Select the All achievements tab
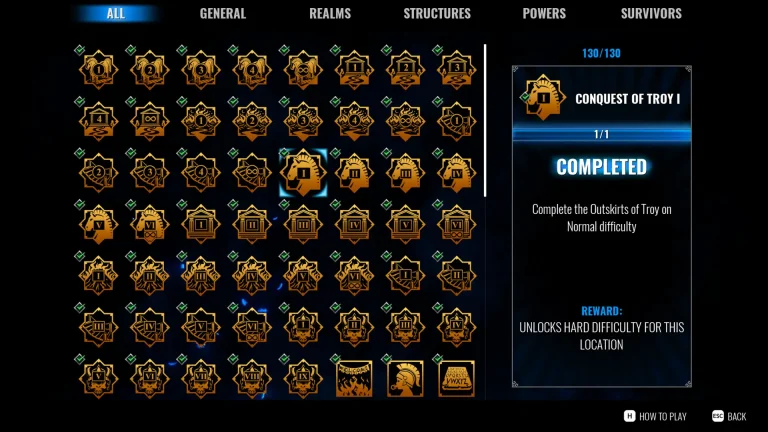The image size is (768, 432). tap(115, 13)
